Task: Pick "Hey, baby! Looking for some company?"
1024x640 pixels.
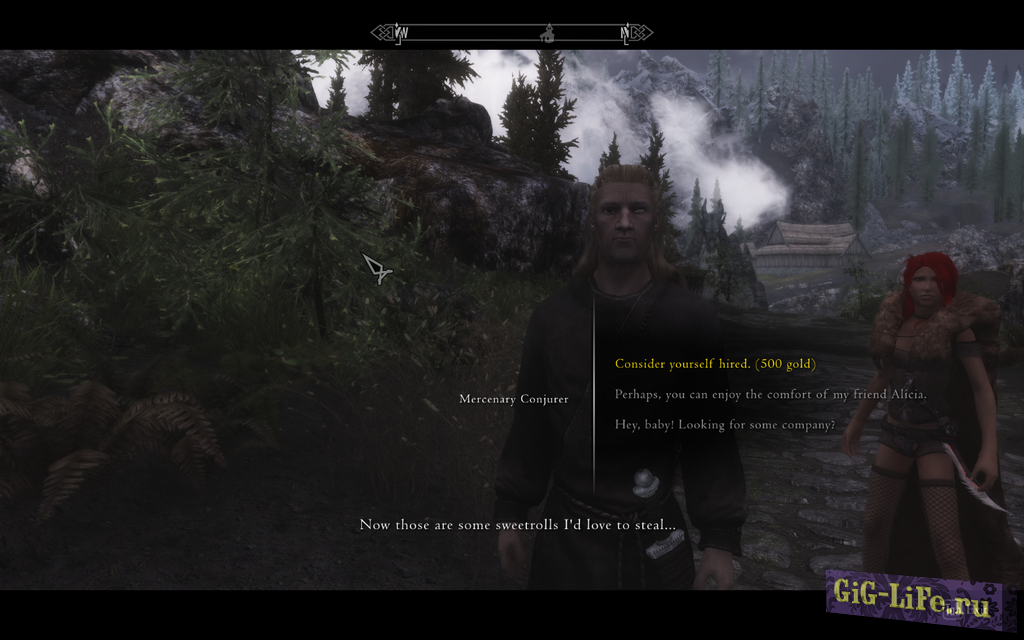Action: click(x=724, y=424)
